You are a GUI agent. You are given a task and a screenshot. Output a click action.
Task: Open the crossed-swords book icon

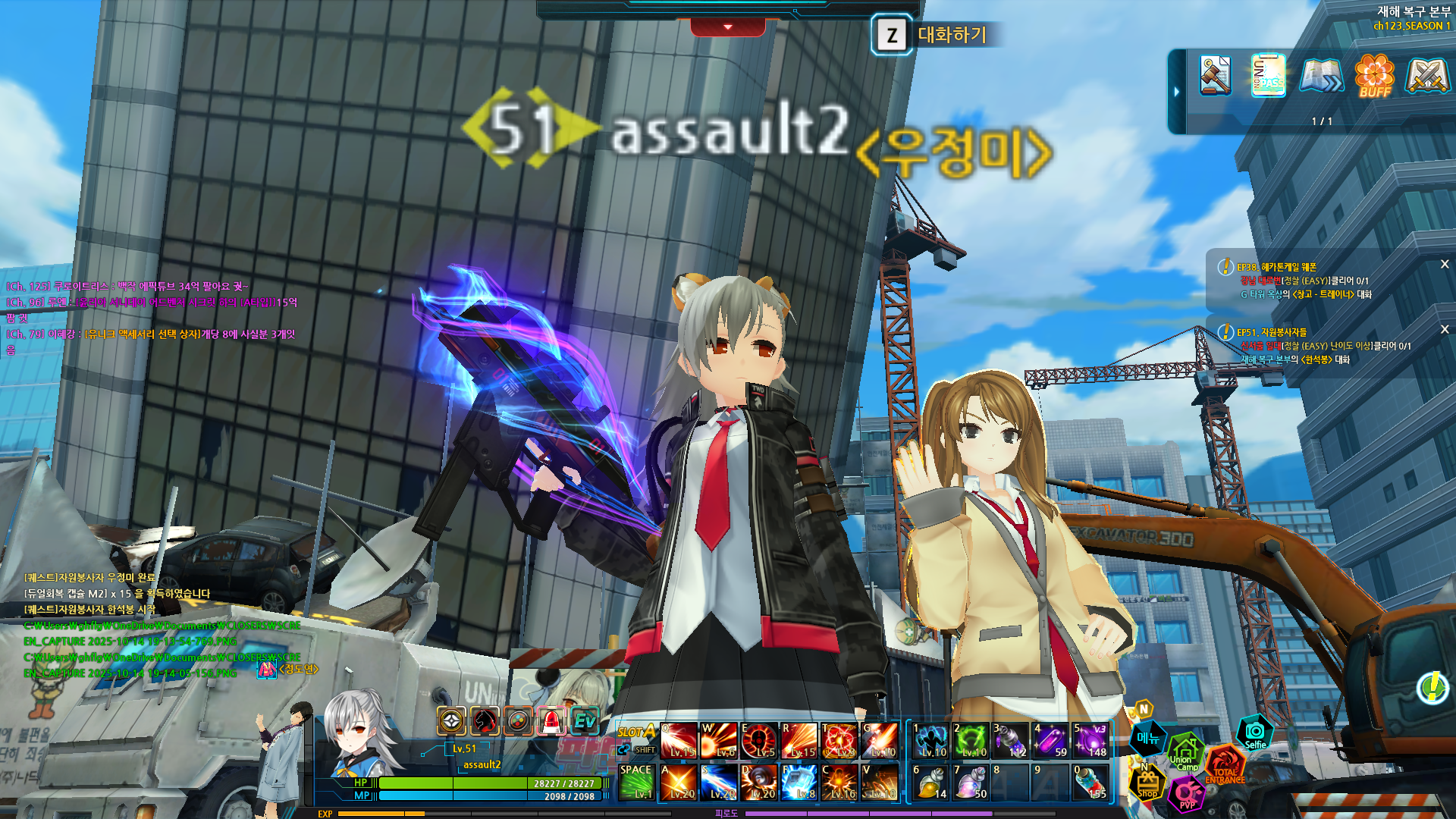[x=1427, y=75]
